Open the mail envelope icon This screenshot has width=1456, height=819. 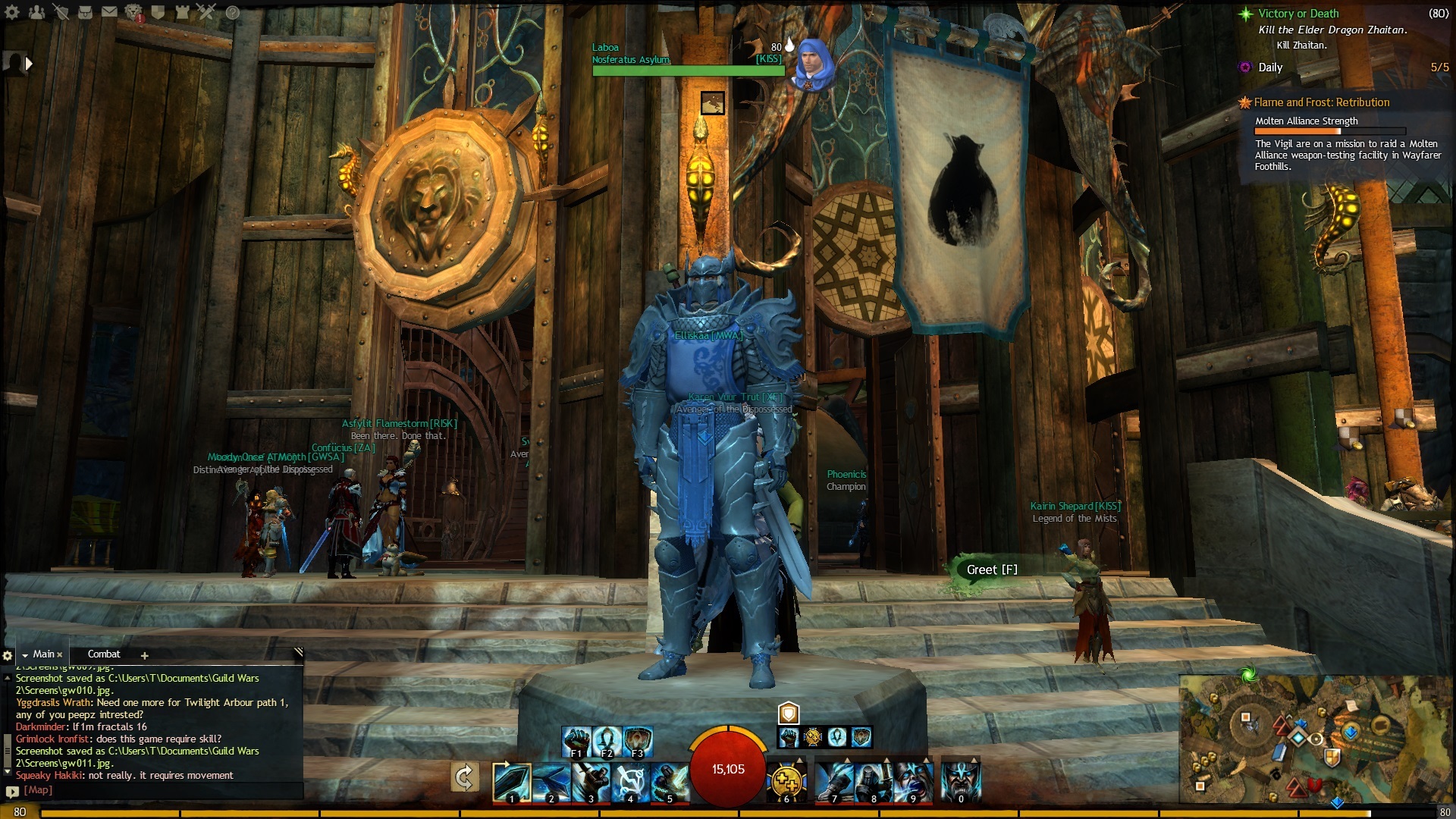click(x=109, y=12)
